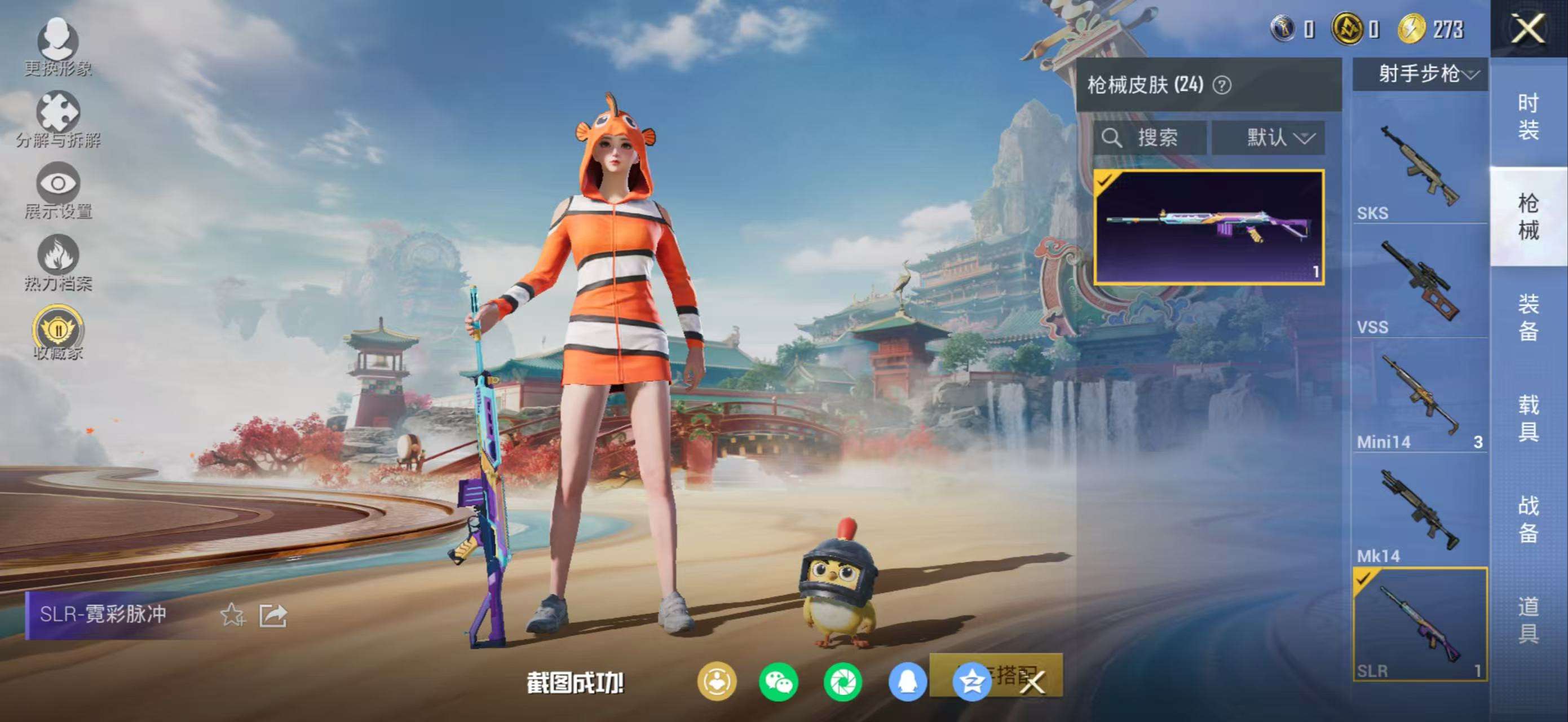
Task: Select the purple SLR skin thumbnail
Action: (x=1209, y=228)
